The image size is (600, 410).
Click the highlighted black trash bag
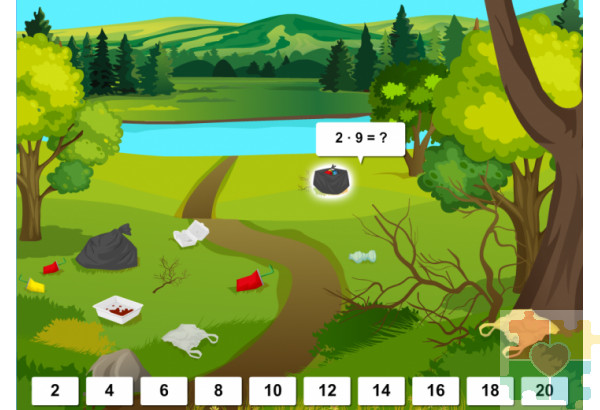pos(330,180)
